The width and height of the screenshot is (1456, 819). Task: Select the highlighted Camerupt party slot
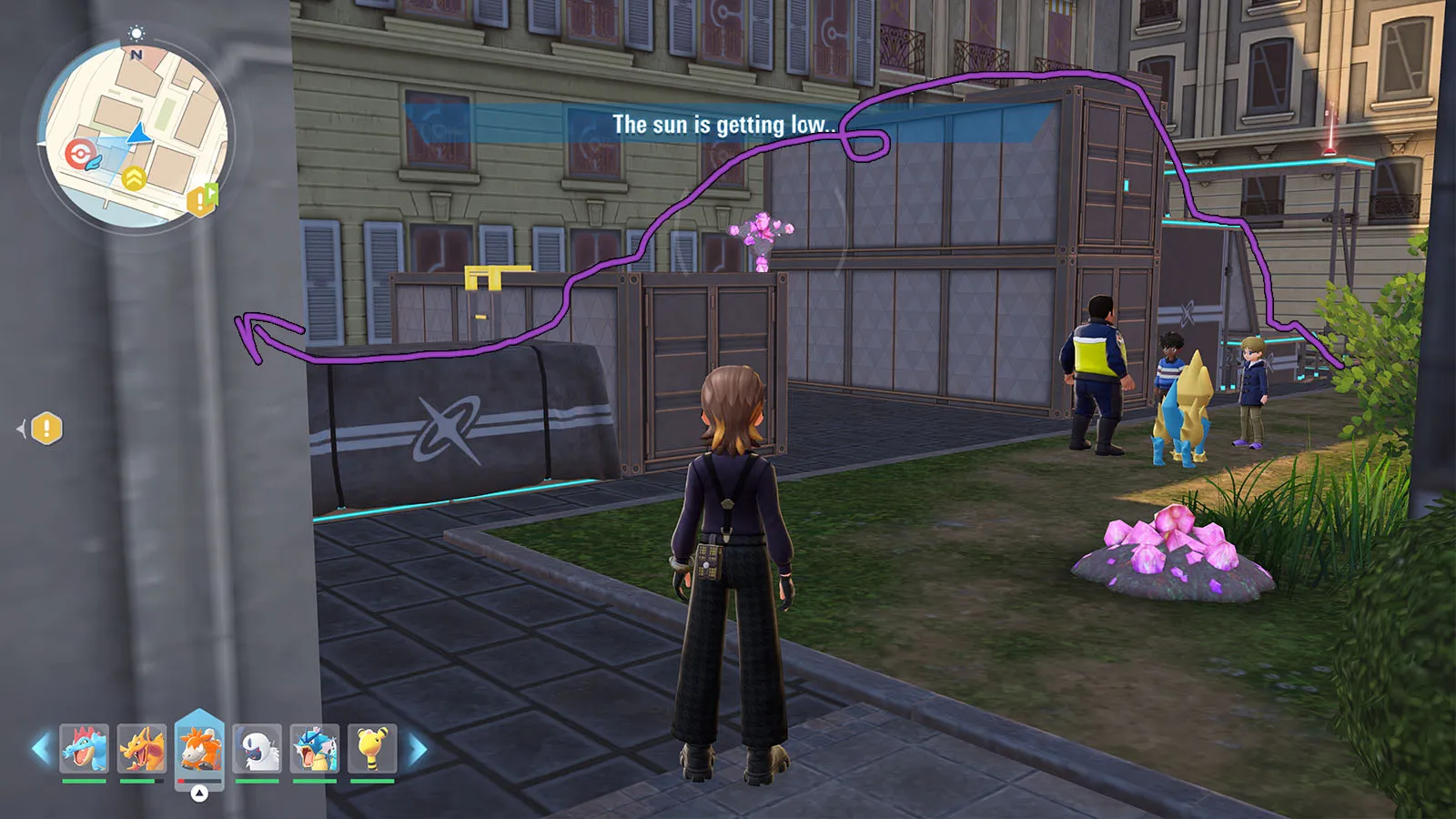(199, 748)
